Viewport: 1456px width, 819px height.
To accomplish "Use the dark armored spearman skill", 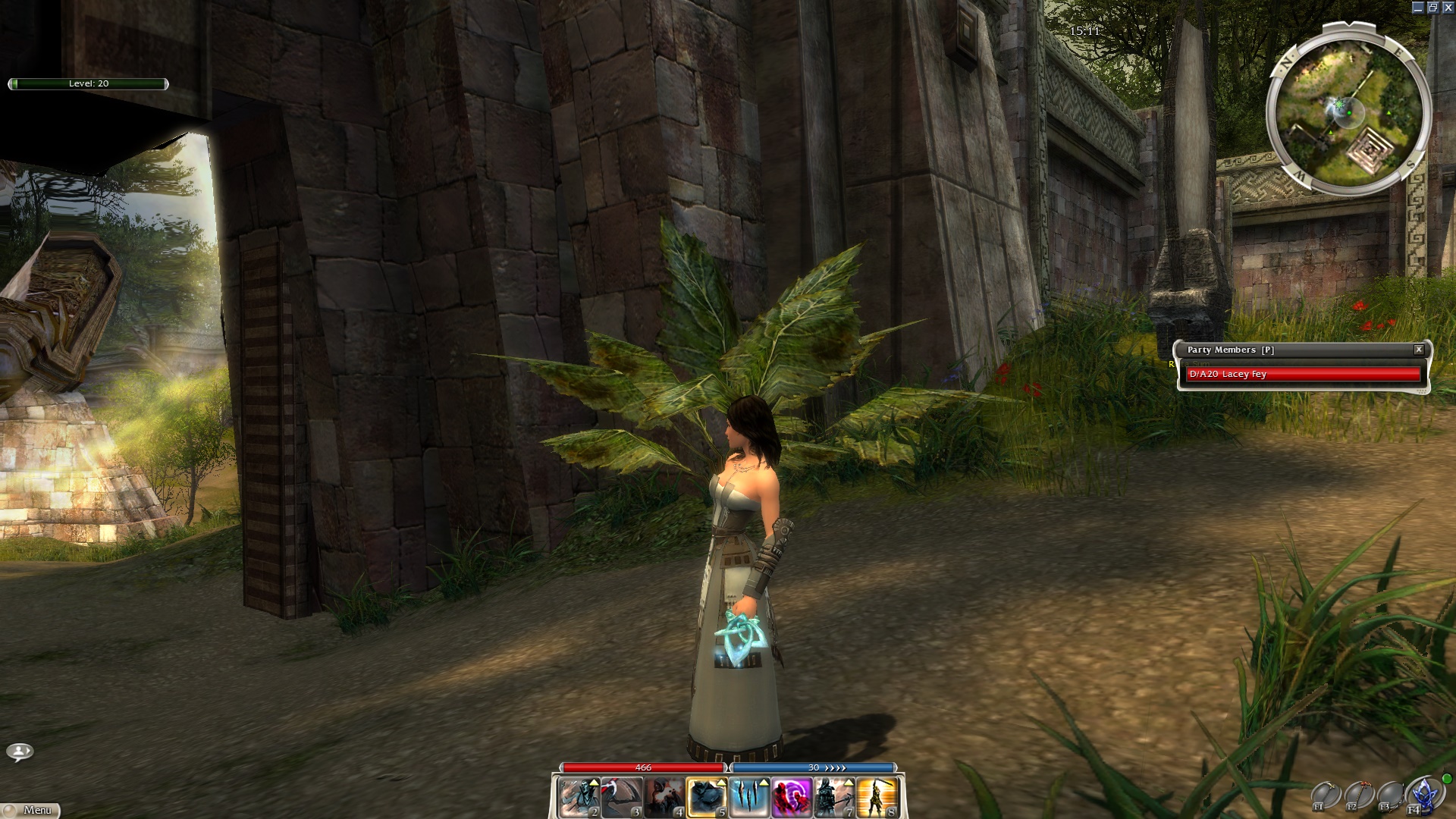I will (x=833, y=799).
